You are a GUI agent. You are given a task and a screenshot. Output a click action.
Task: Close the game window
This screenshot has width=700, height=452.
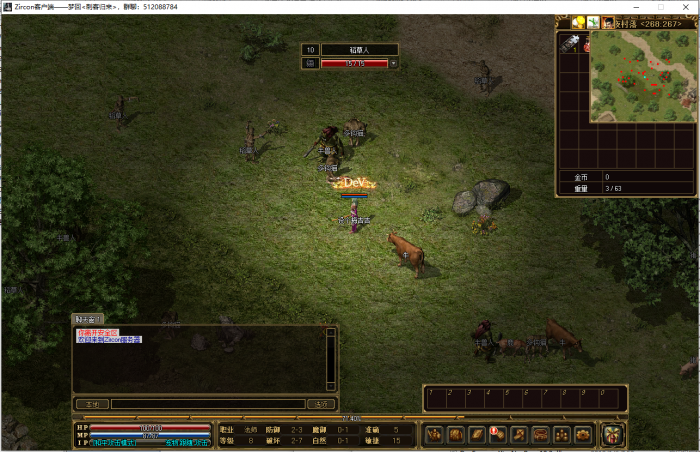(x=686, y=6)
